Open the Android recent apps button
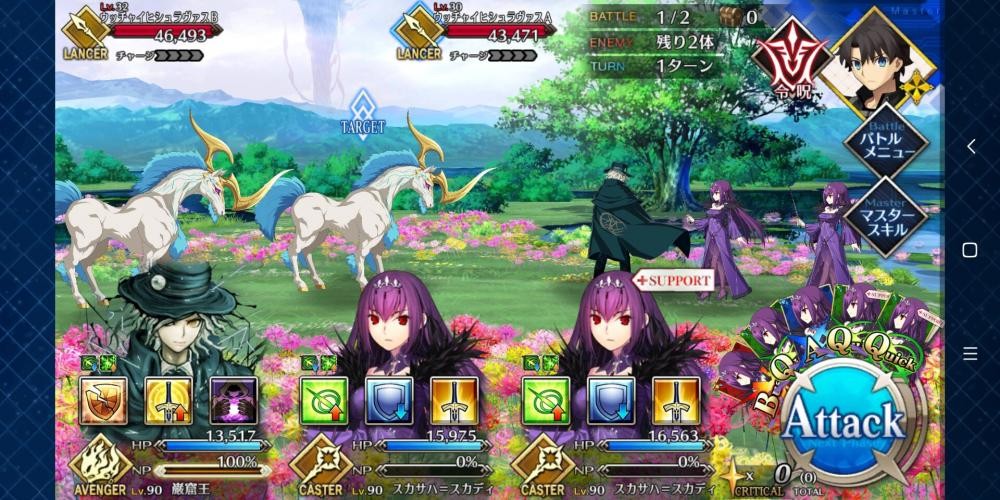 coord(969,353)
